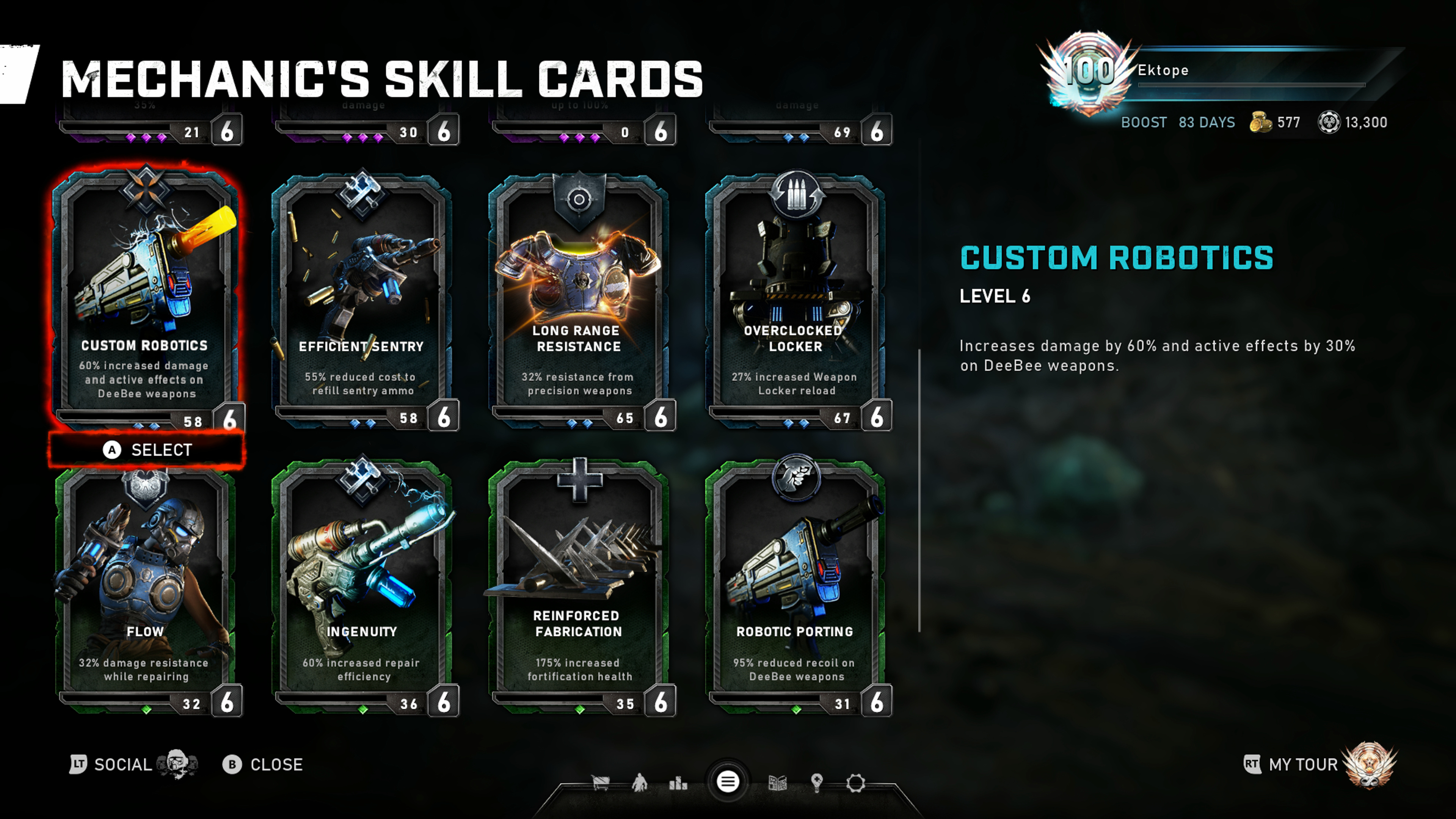Open the news newspaper icon

pos(778,783)
